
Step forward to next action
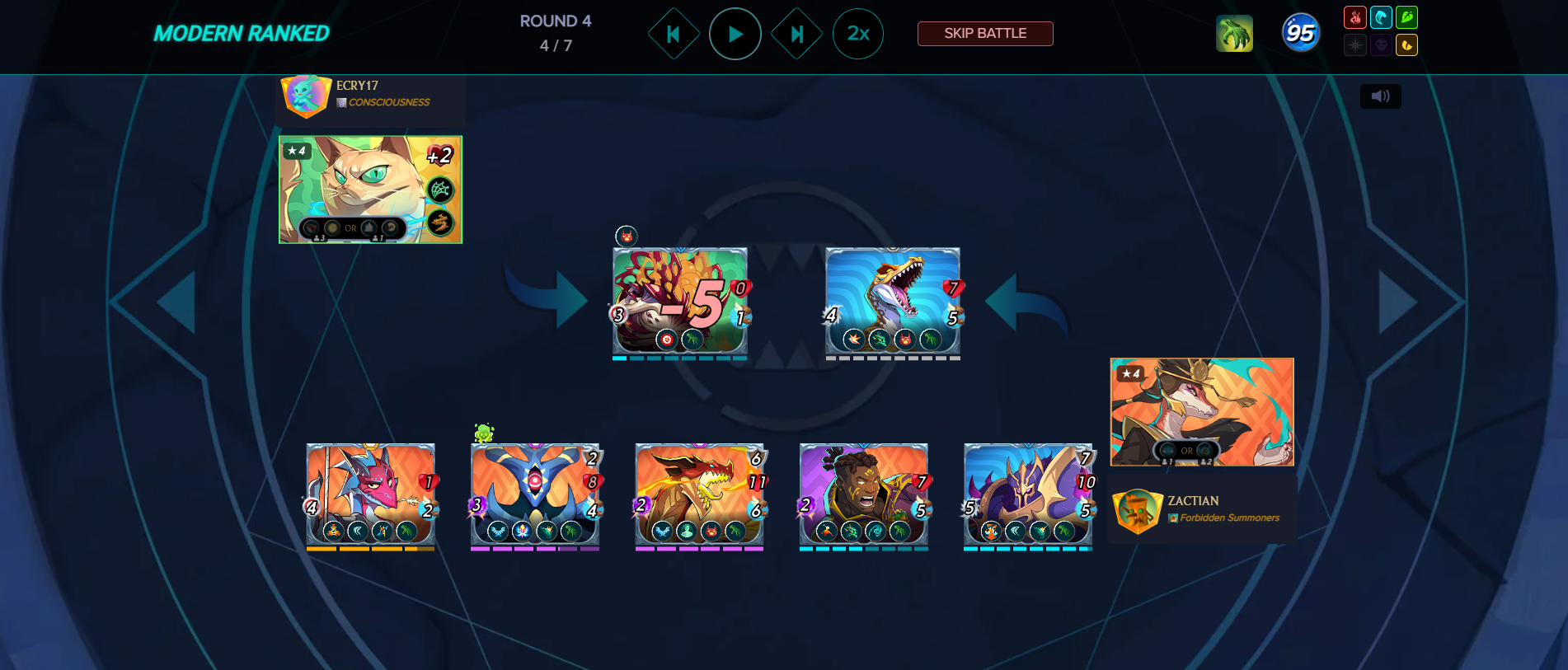pos(796,34)
